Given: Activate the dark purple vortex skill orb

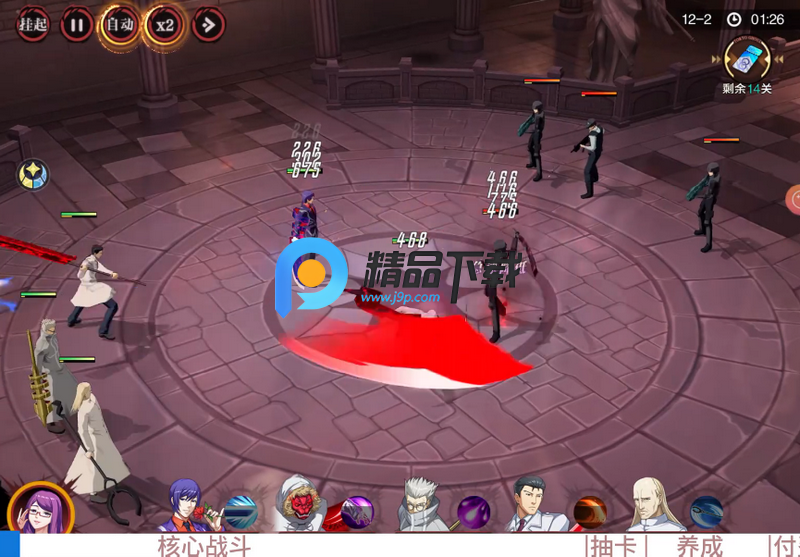Looking at the screenshot, I should (473, 512).
